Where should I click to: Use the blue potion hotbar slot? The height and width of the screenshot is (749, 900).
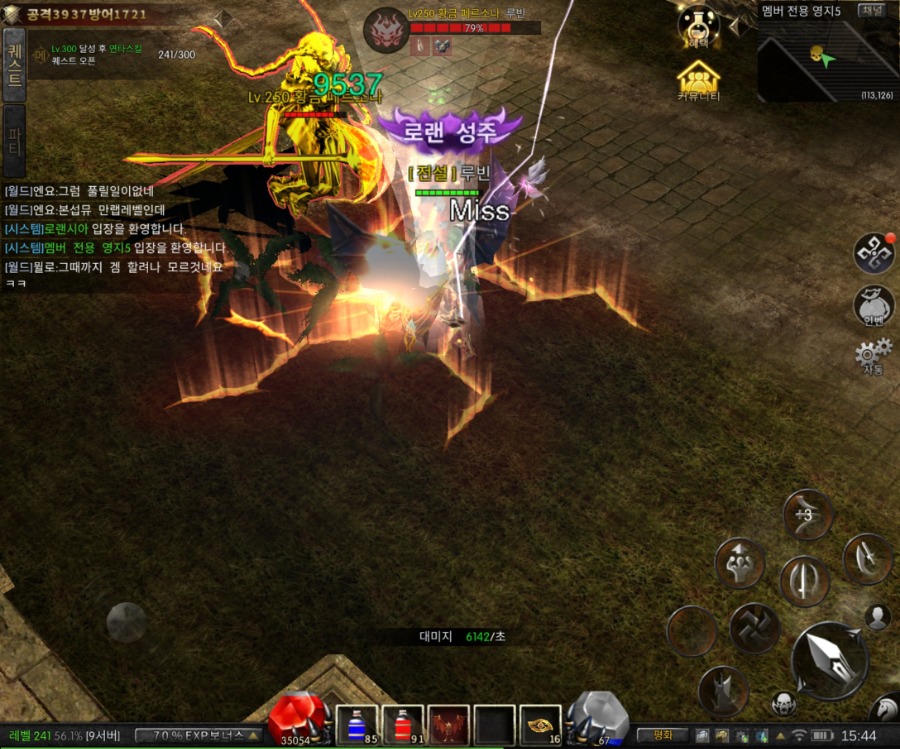coord(355,724)
